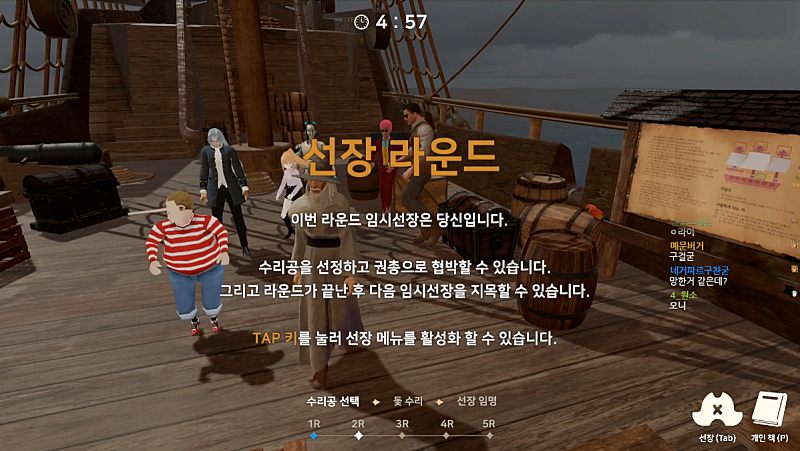
Task: Select the 네거마르구찬군 chat message
Action: [x=702, y=270]
